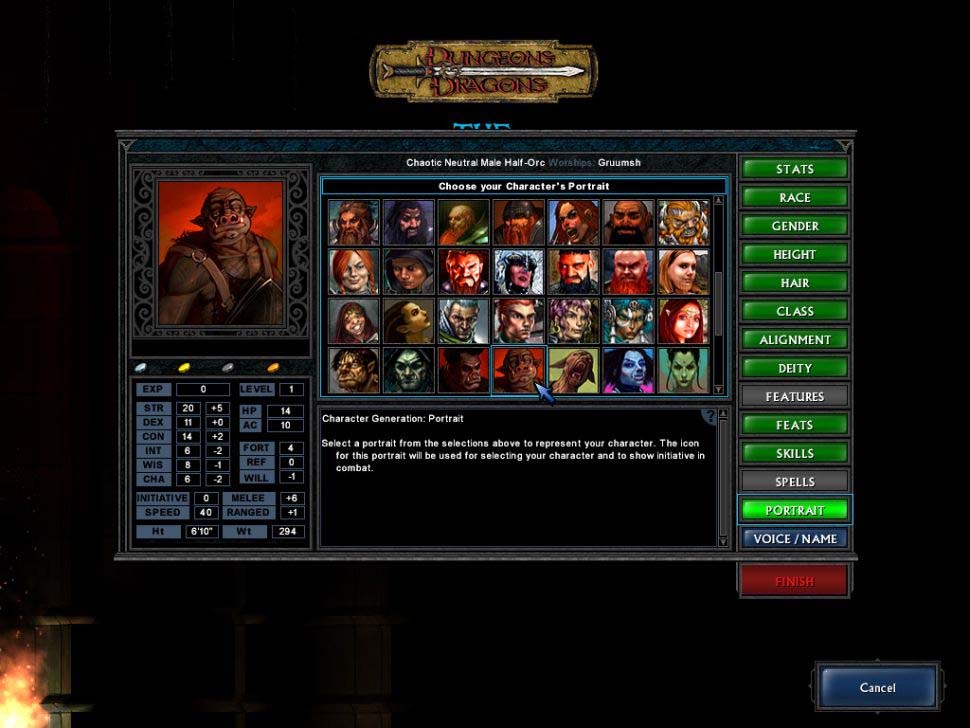Pick the green-skinned female half-orc portrait

(x=683, y=370)
